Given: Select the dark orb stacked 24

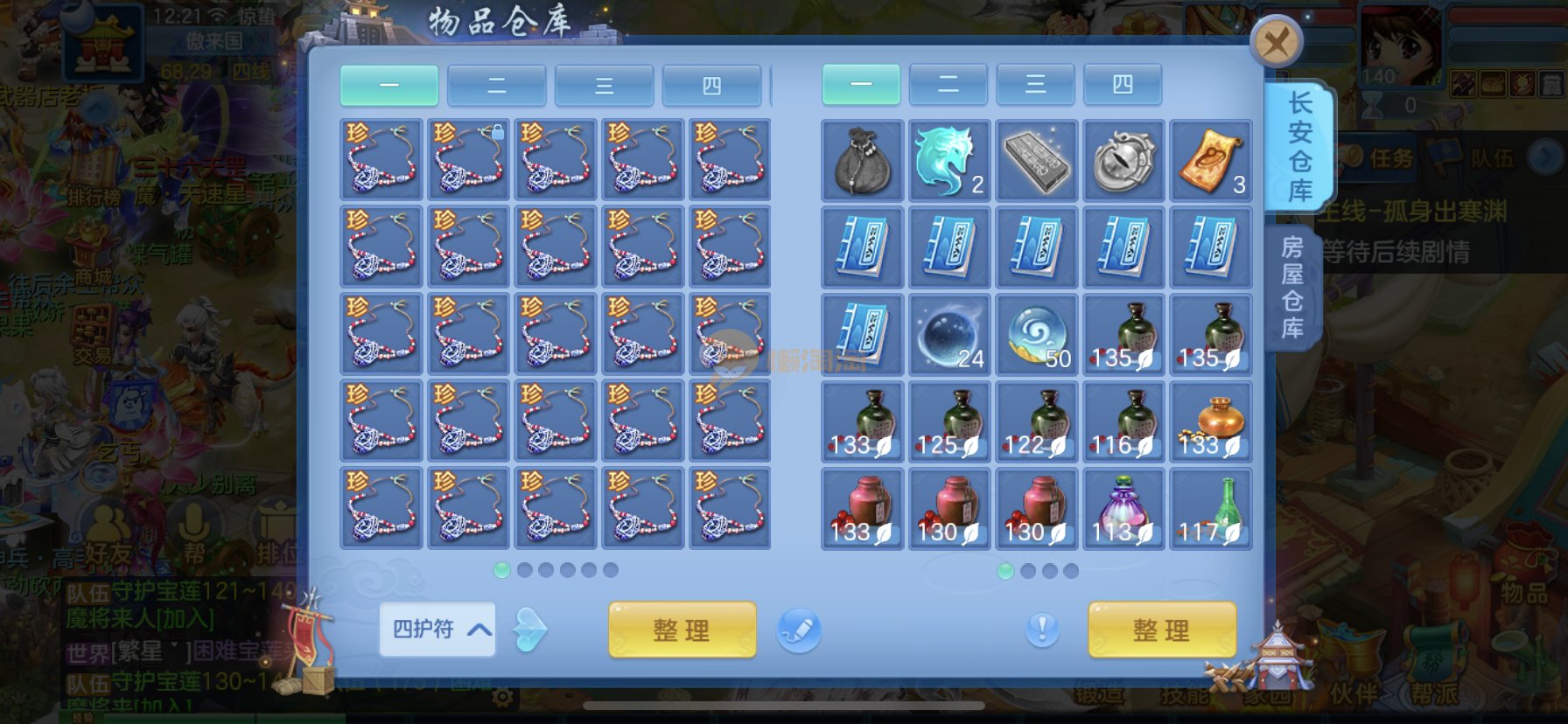Looking at the screenshot, I should pos(949,335).
